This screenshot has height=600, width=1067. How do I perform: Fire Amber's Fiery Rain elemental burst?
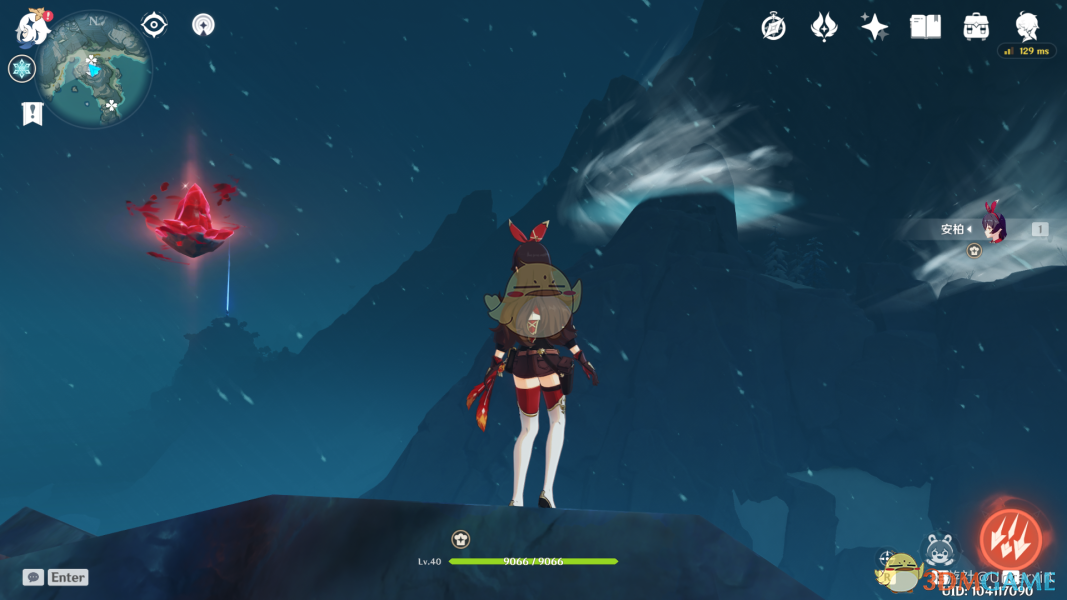(x=1009, y=539)
